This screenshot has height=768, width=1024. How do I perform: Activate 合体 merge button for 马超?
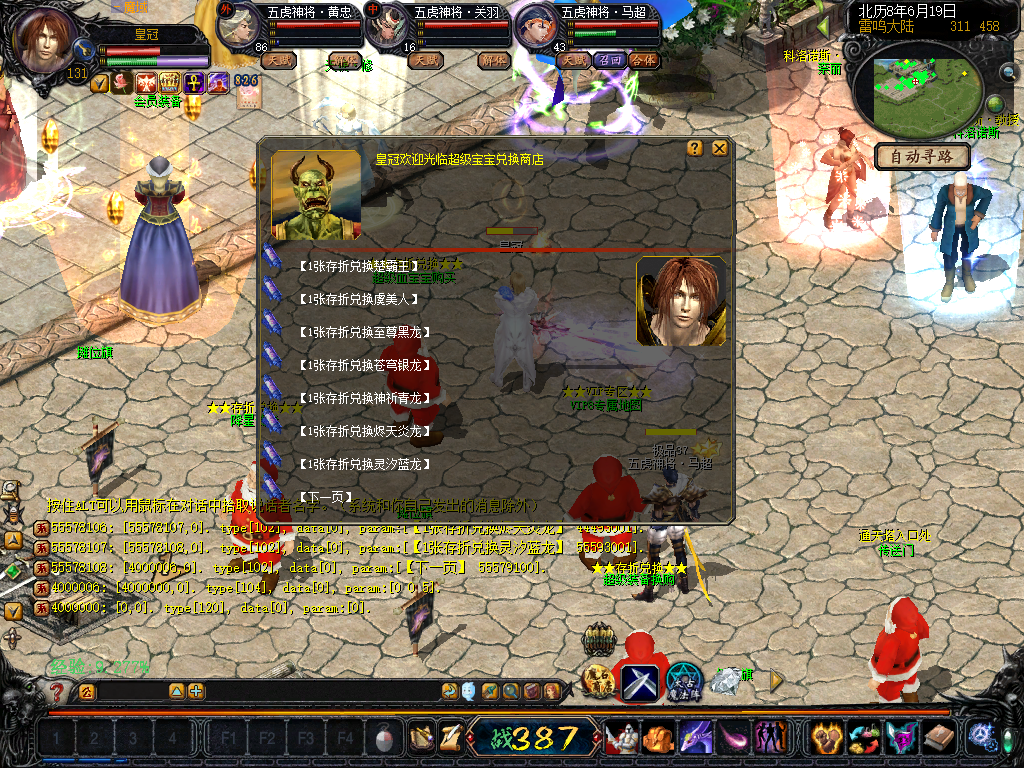coord(643,60)
